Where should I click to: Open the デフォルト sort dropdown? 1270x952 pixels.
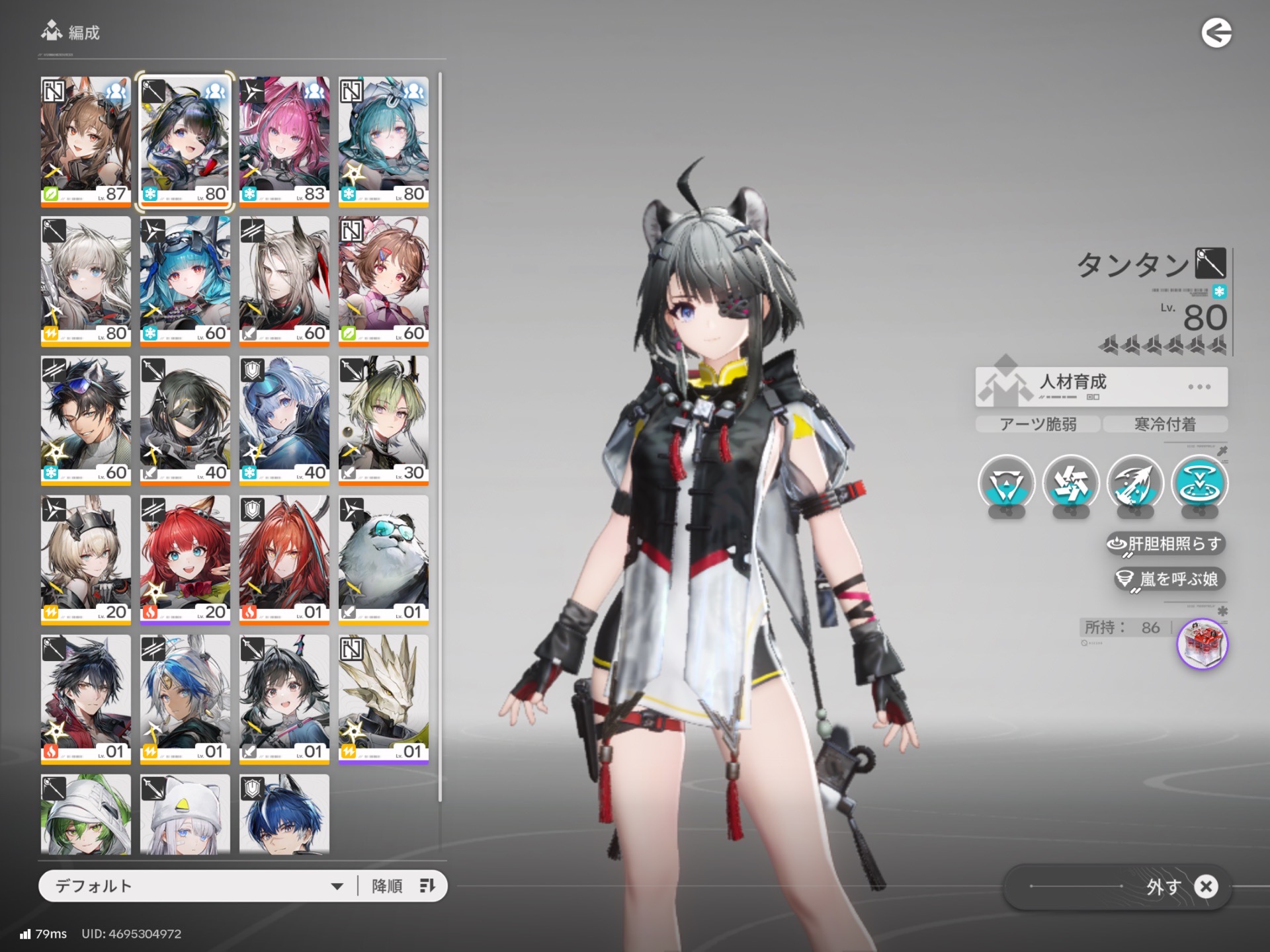pyautogui.click(x=198, y=886)
